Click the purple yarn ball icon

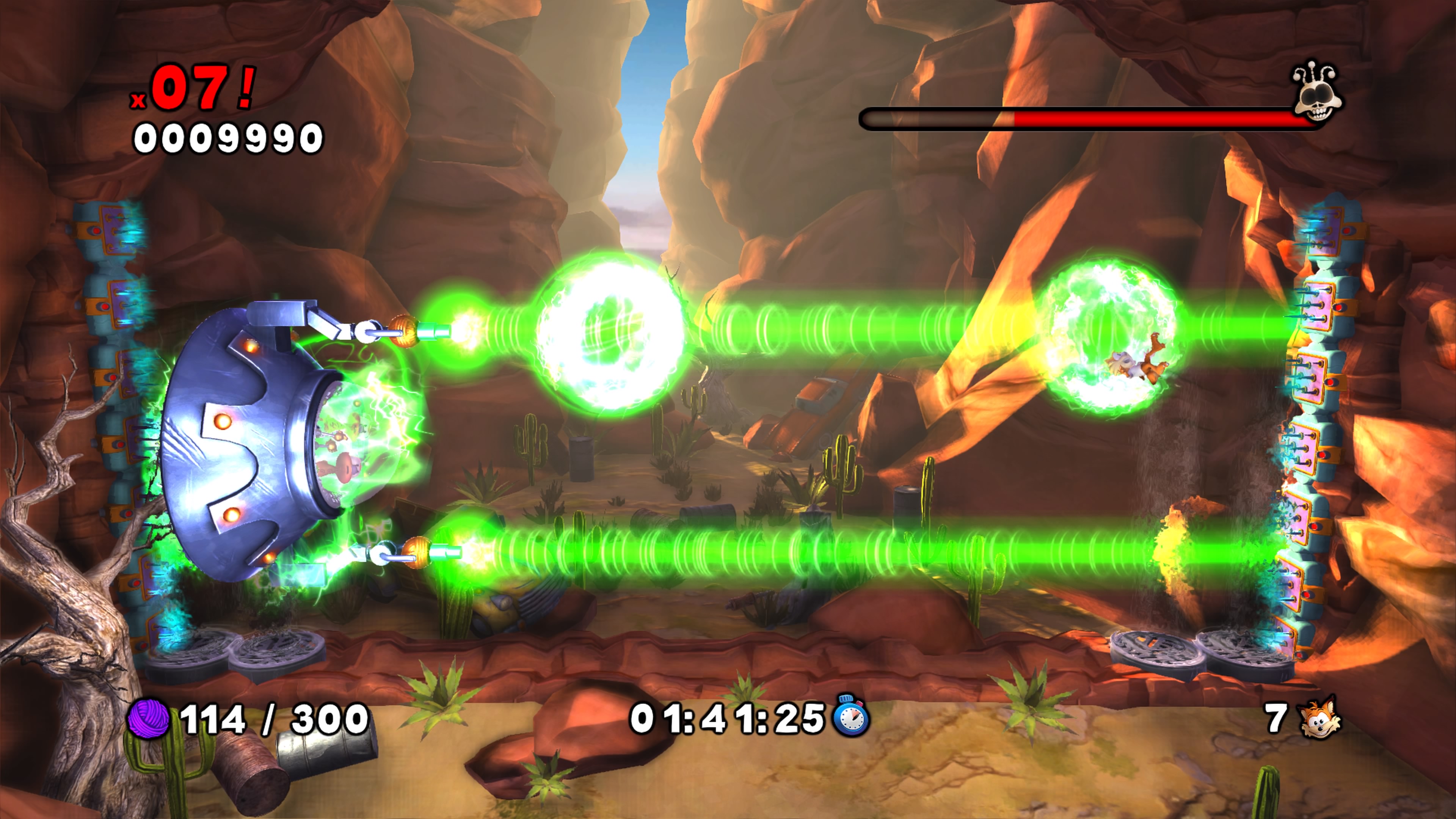pyautogui.click(x=149, y=719)
